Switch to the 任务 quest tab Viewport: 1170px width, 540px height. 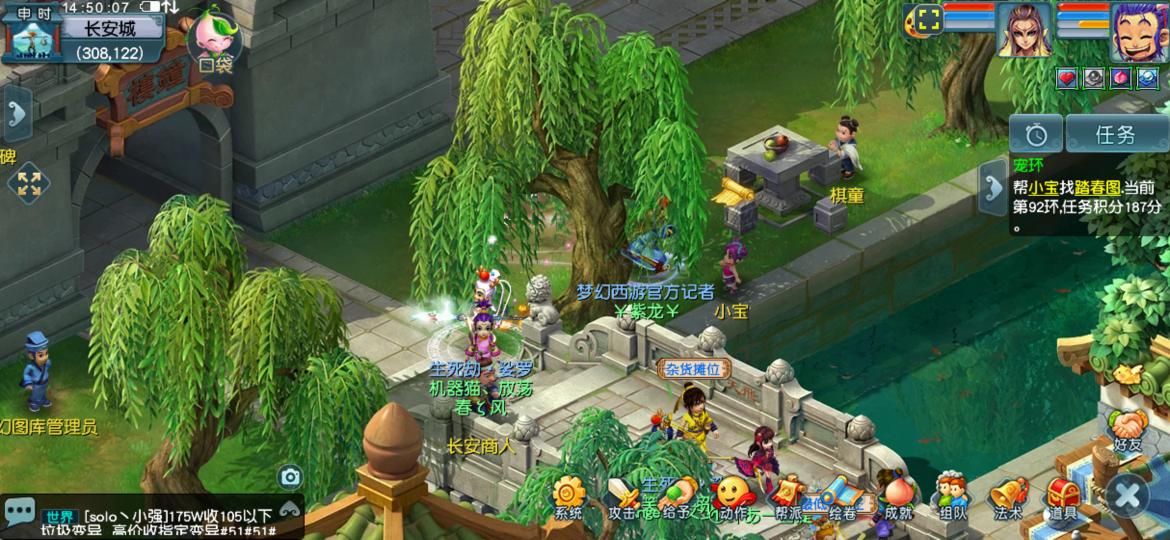pos(1115,133)
